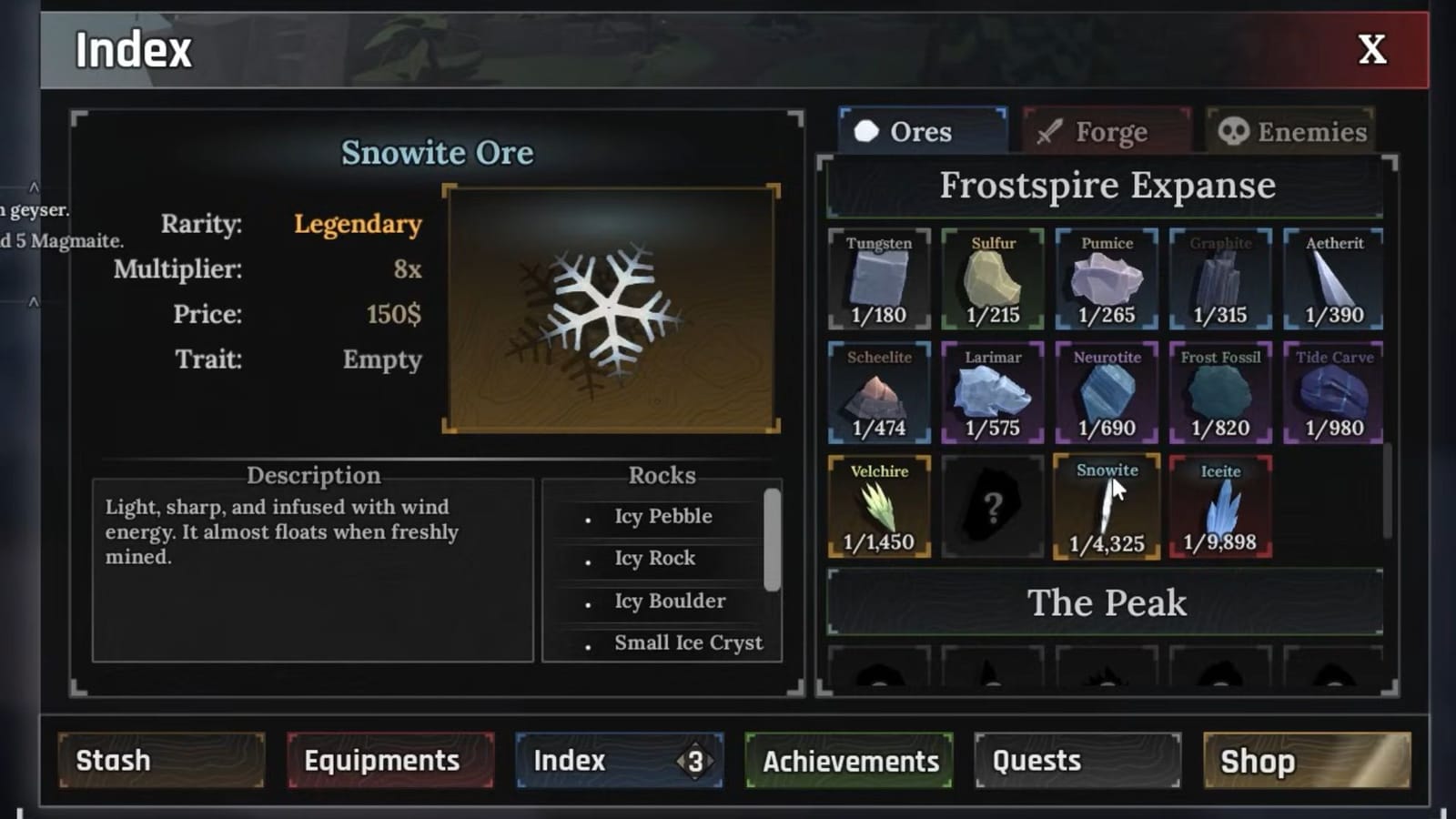Switch to the Enemies tab
This screenshot has width=1456, height=819.
click(x=1290, y=132)
